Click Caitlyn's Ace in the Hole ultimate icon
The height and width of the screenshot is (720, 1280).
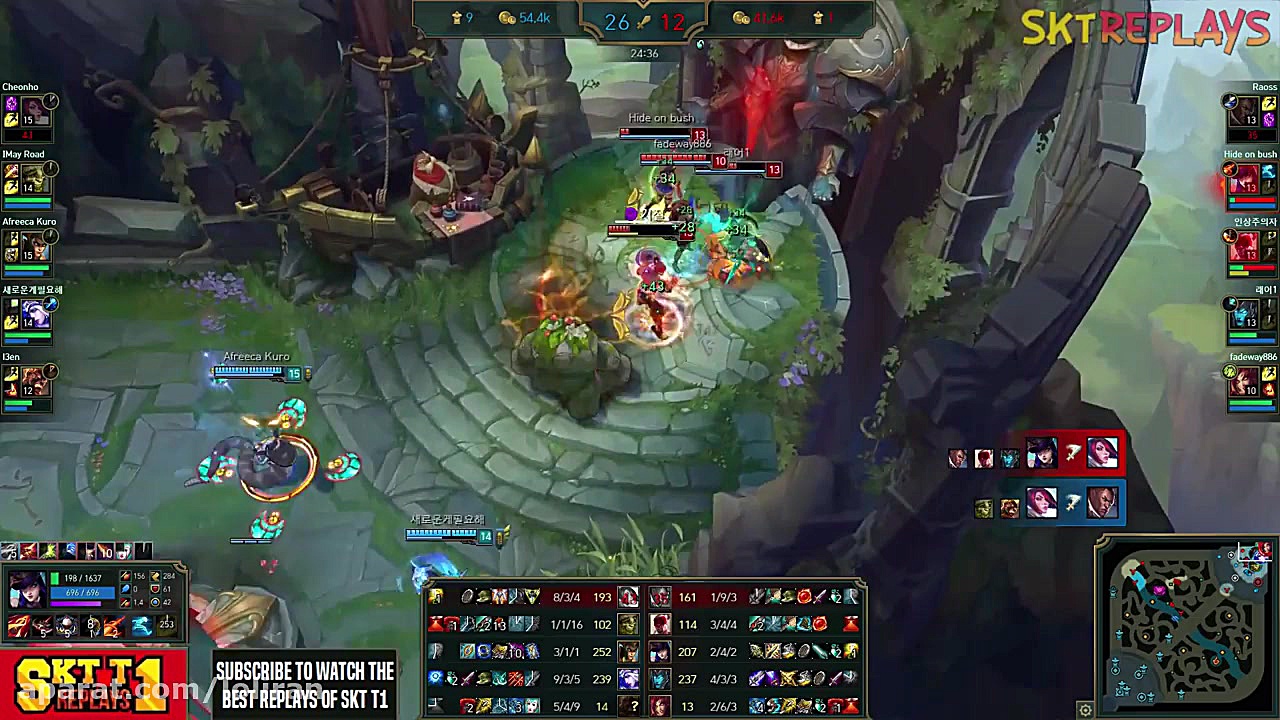click(90, 625)
